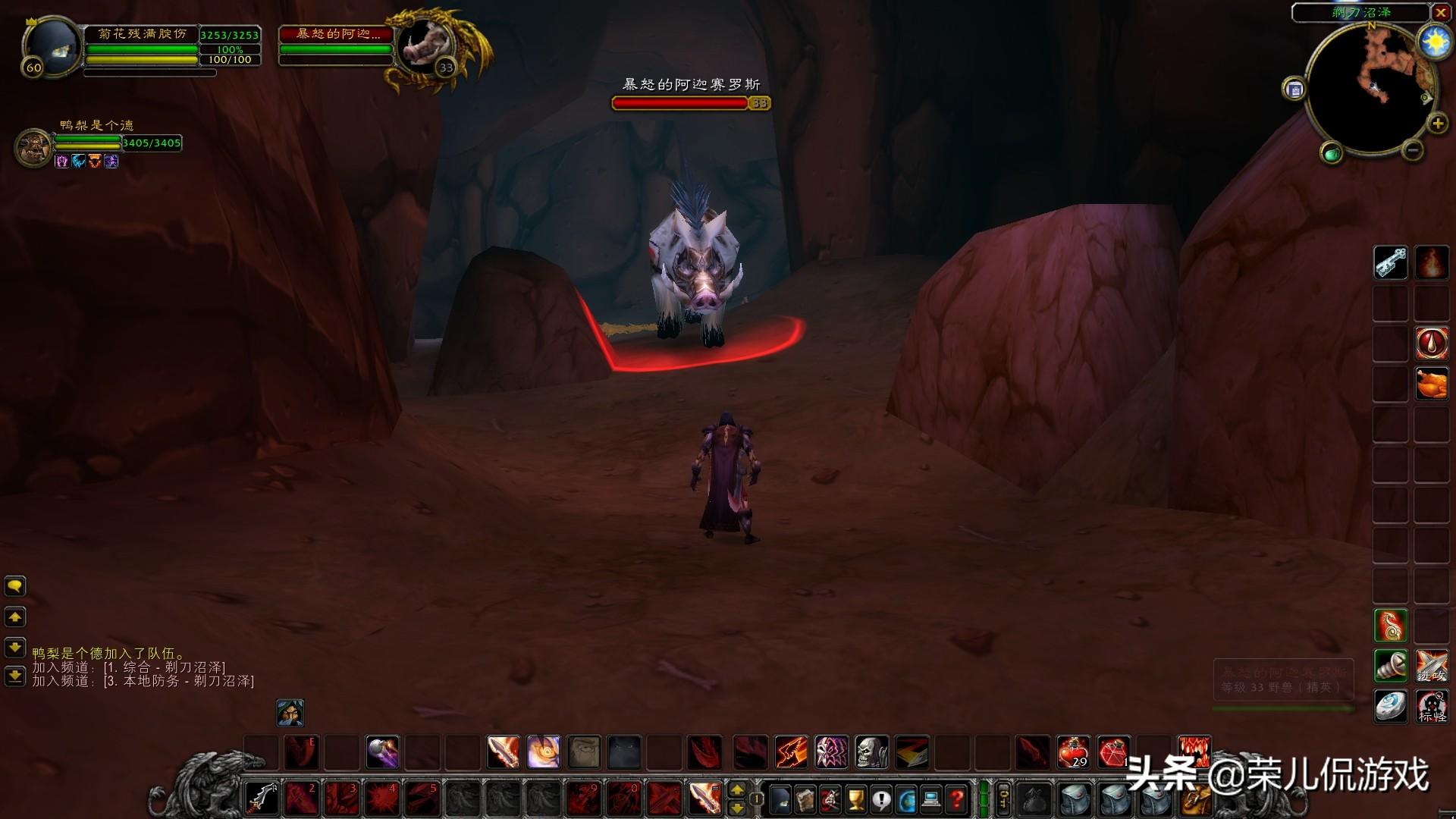
Task: Use the white skull ability icon
Action: [871, 752]
